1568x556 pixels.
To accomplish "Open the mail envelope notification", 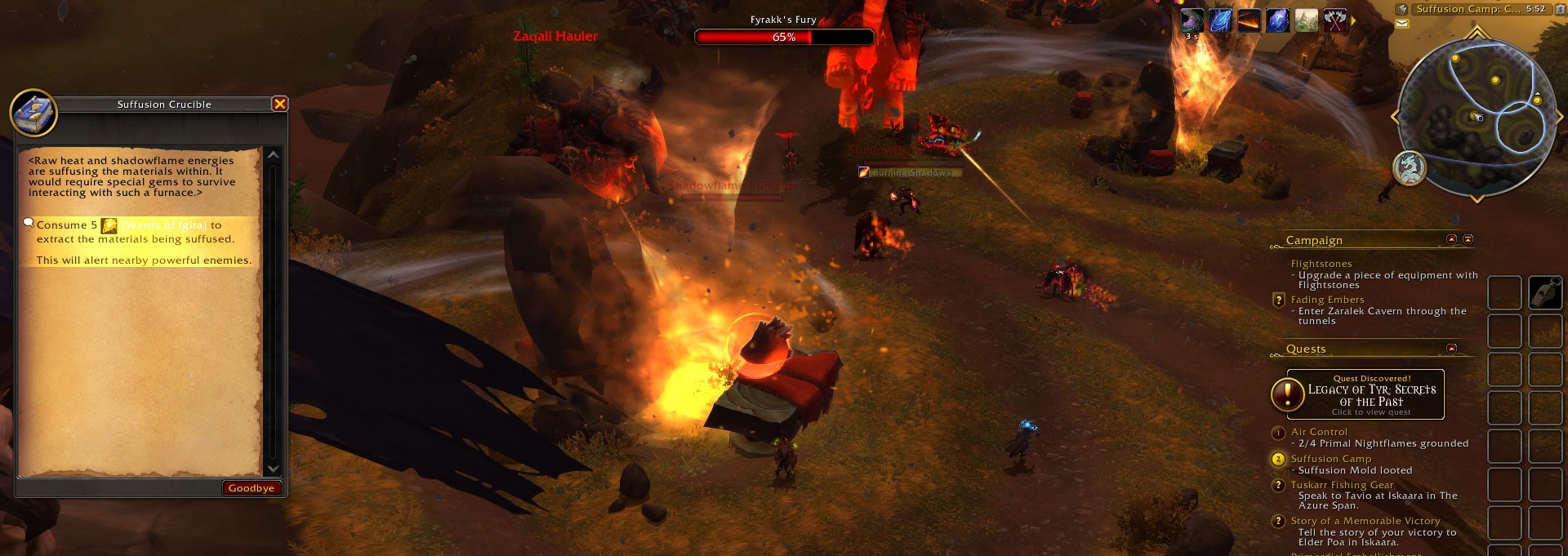I will pyautogui.click(x=1402, y=24).
